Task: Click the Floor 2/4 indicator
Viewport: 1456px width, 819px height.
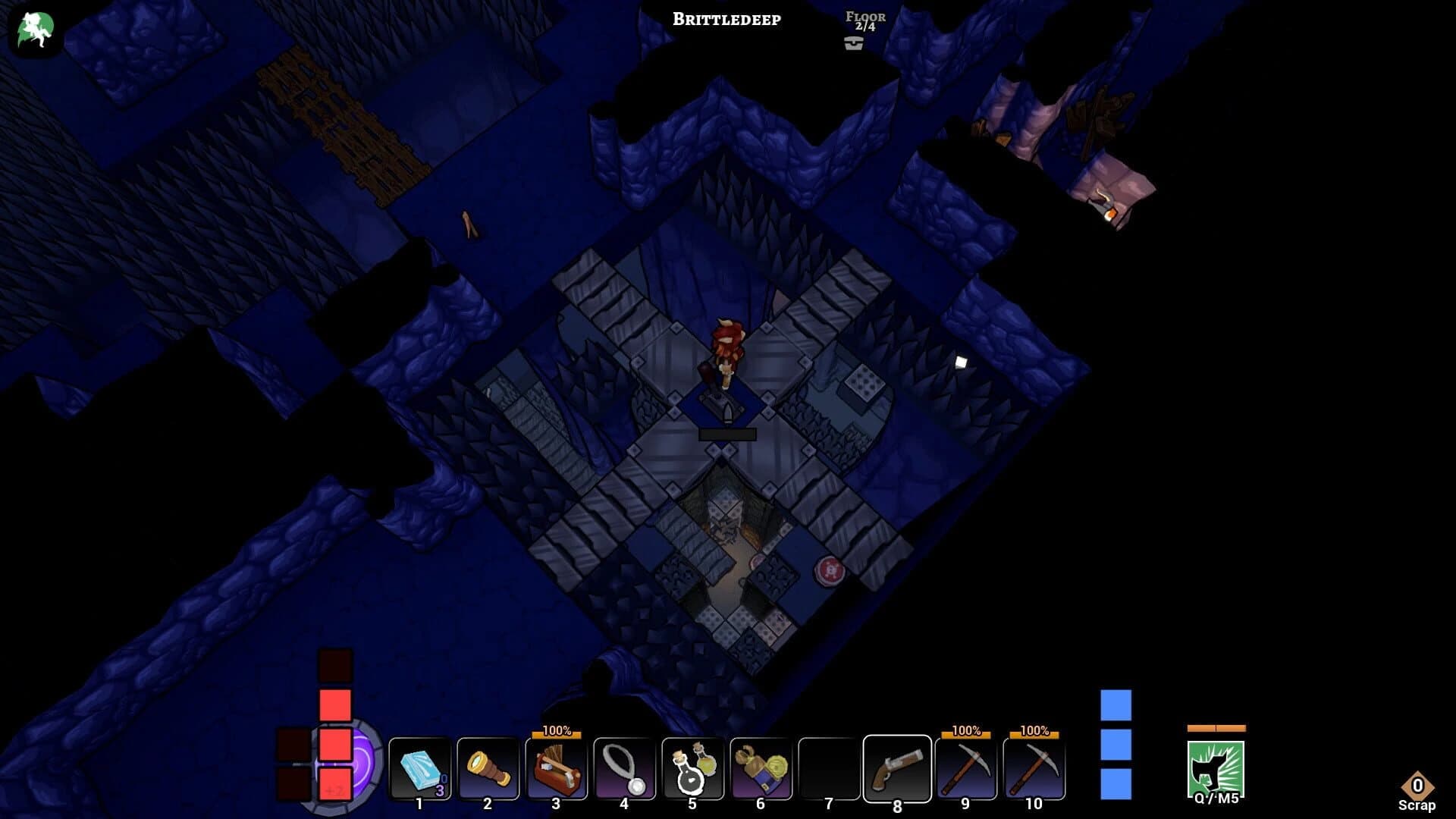Action: point(867,20)
